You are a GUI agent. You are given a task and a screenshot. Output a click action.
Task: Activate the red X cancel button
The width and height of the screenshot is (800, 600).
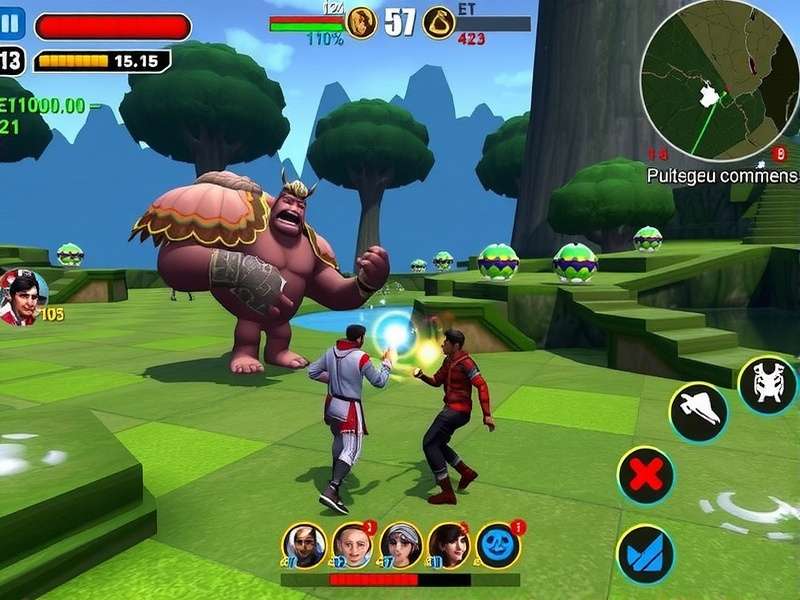[x=646, y=475]
